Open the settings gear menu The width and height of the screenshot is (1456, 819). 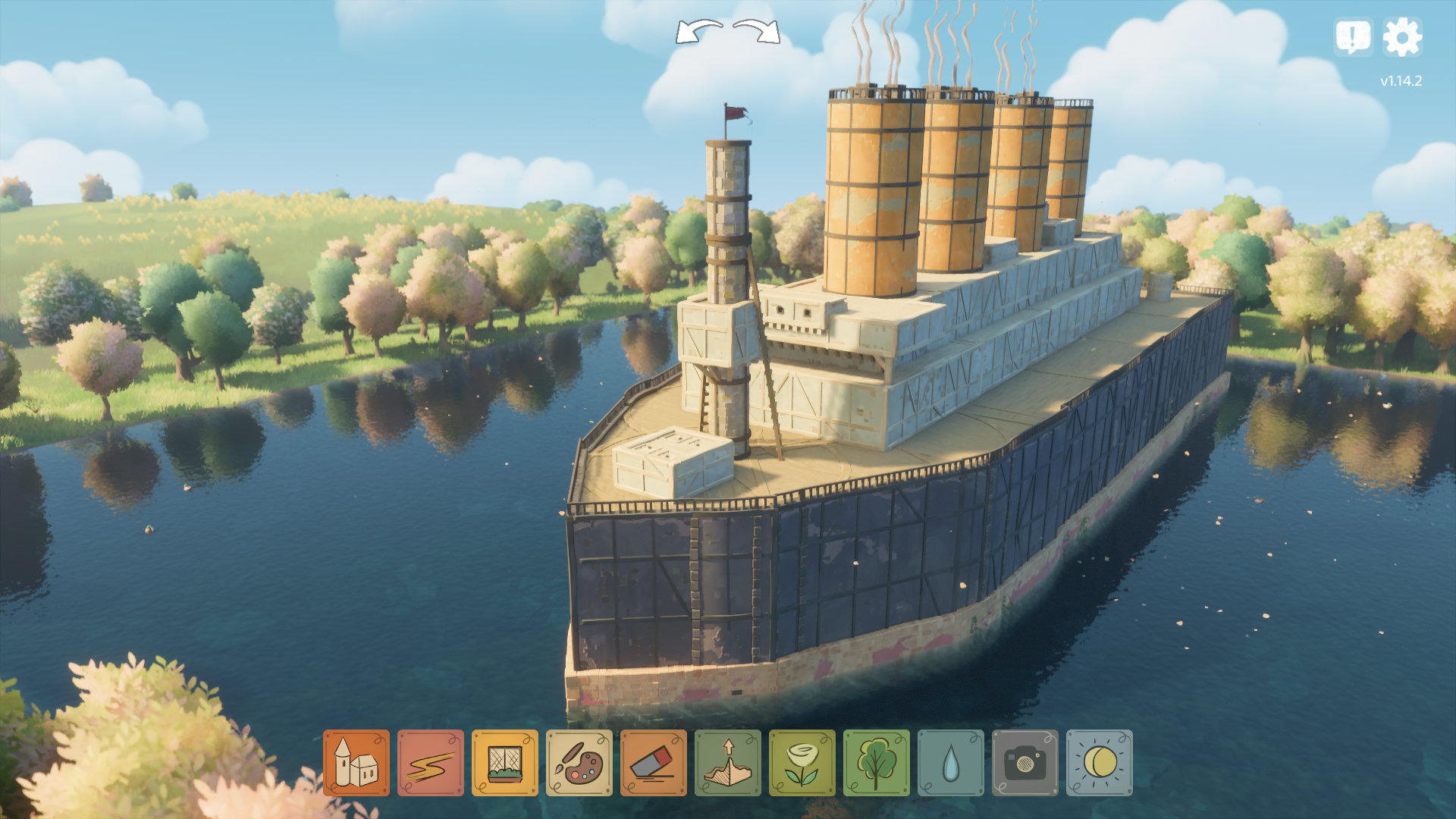point(1402,37)
